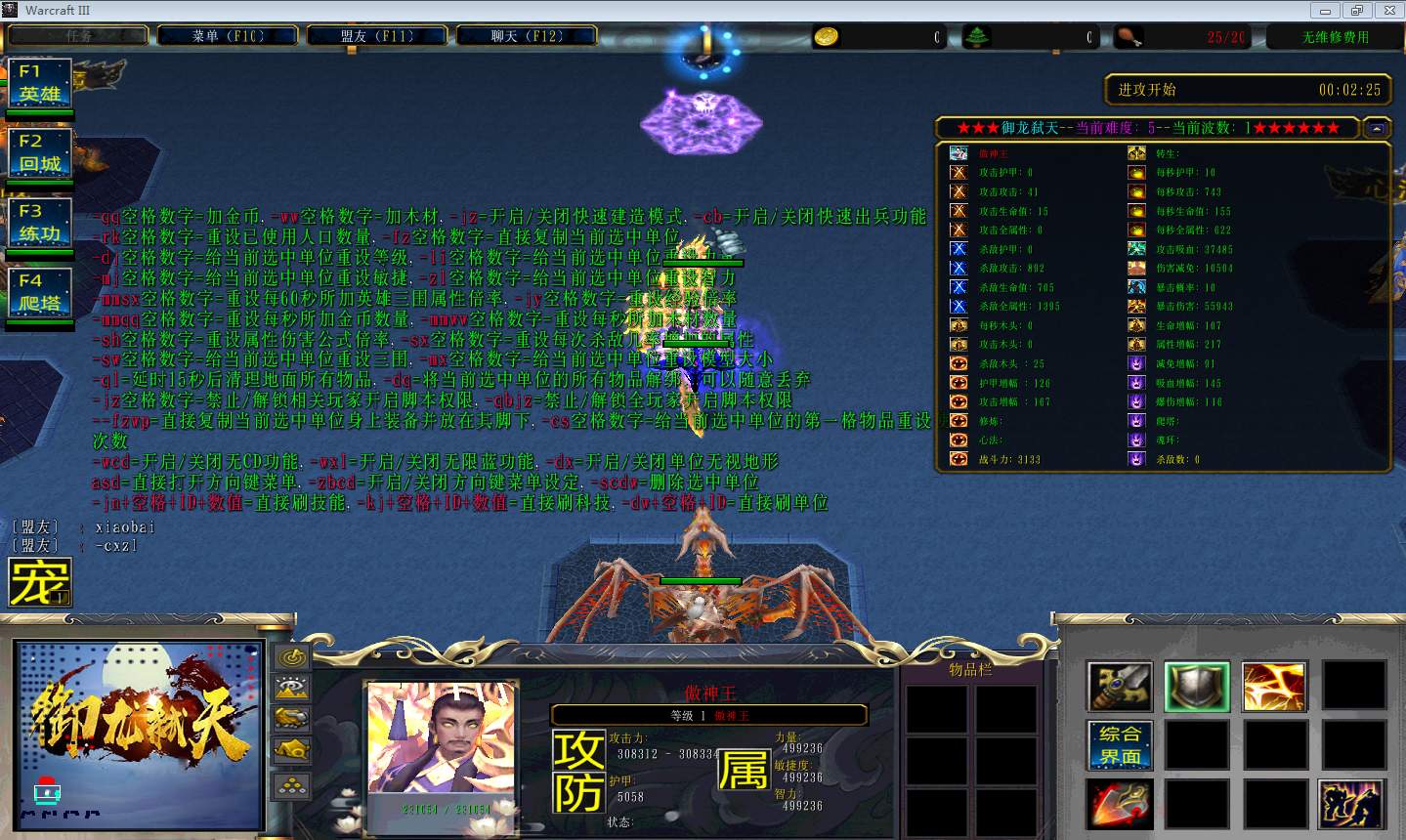Open the 综合界面 general interface button

[x=1120, y=745]
